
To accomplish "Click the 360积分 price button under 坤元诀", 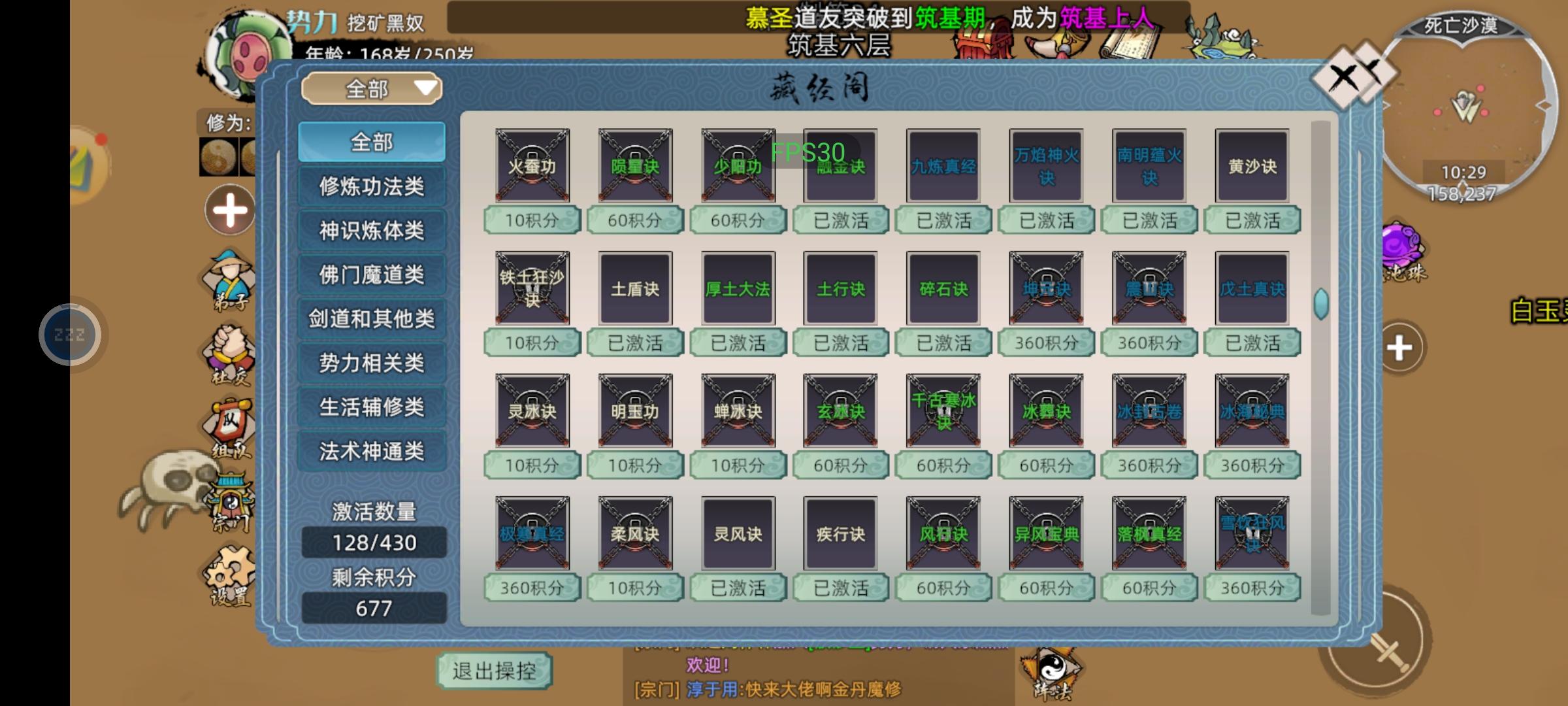I will pos(1046,342).
